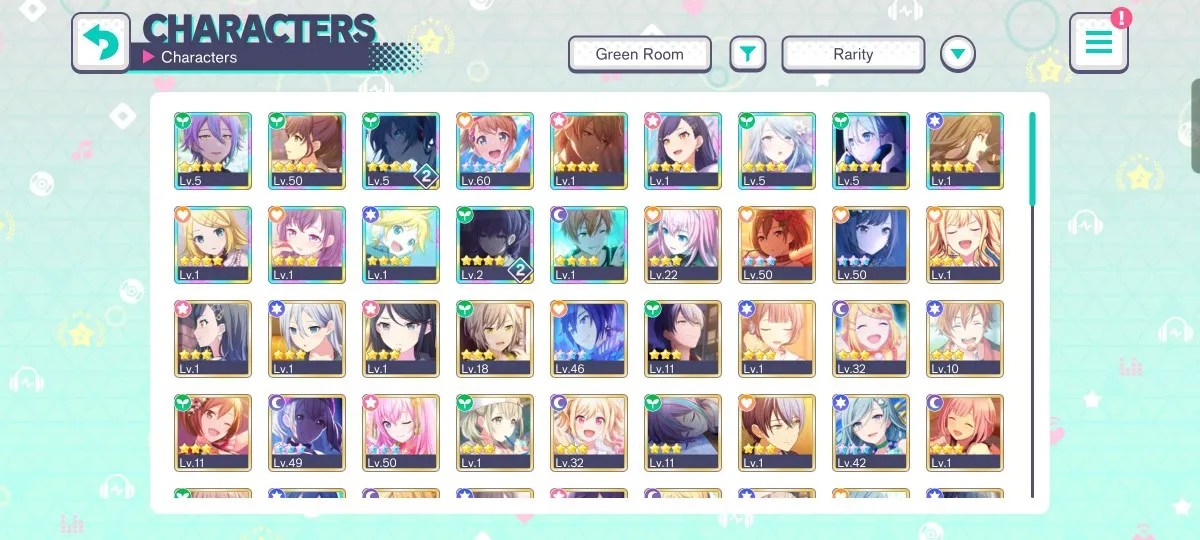Viewport: 1200px width, 540px height.
Task: Pick the Lv.2 dark-haired character card
Action: click(494, 244)
